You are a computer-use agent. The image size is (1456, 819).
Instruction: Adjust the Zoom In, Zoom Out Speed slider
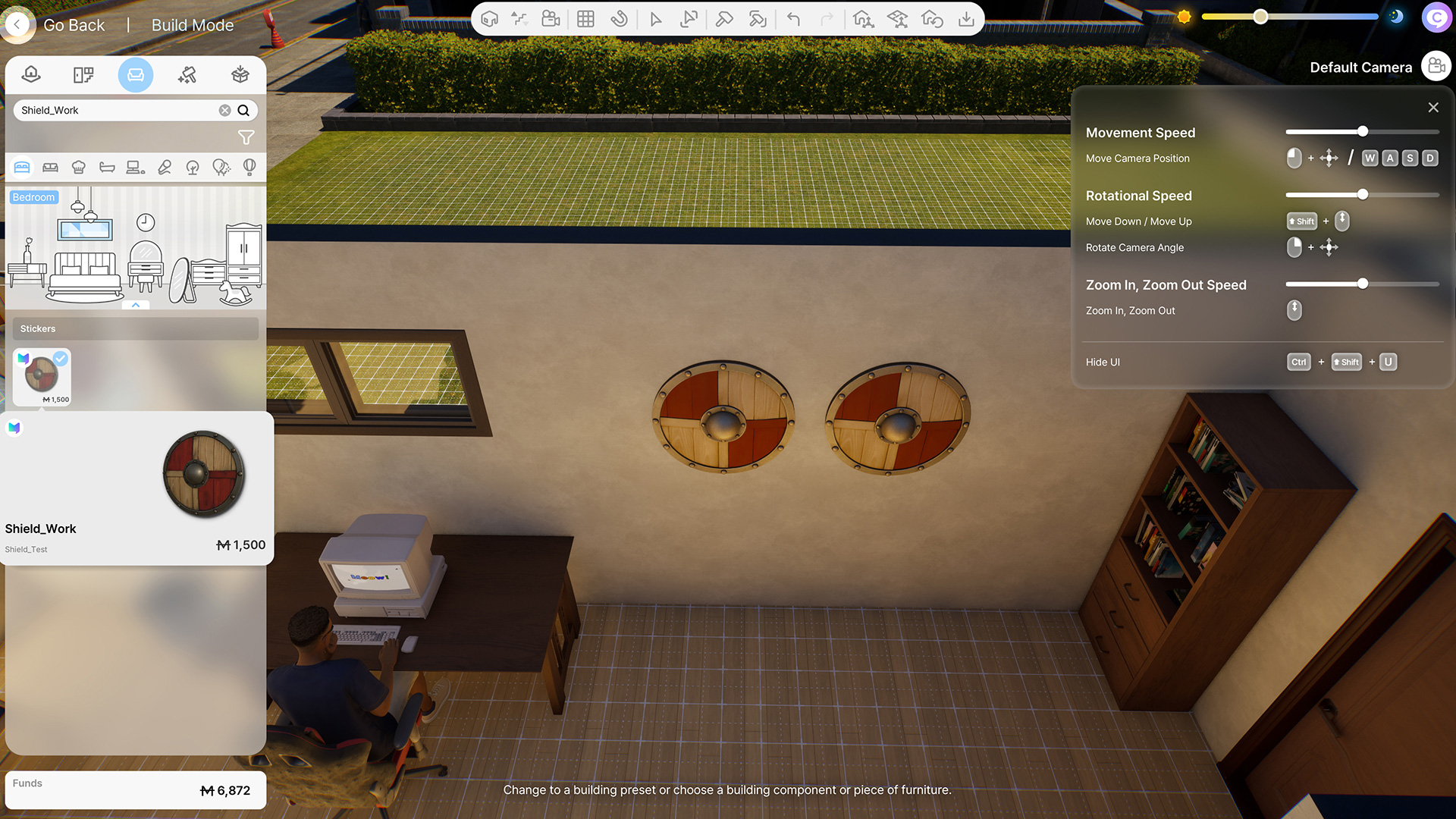tap(1362, 284)
